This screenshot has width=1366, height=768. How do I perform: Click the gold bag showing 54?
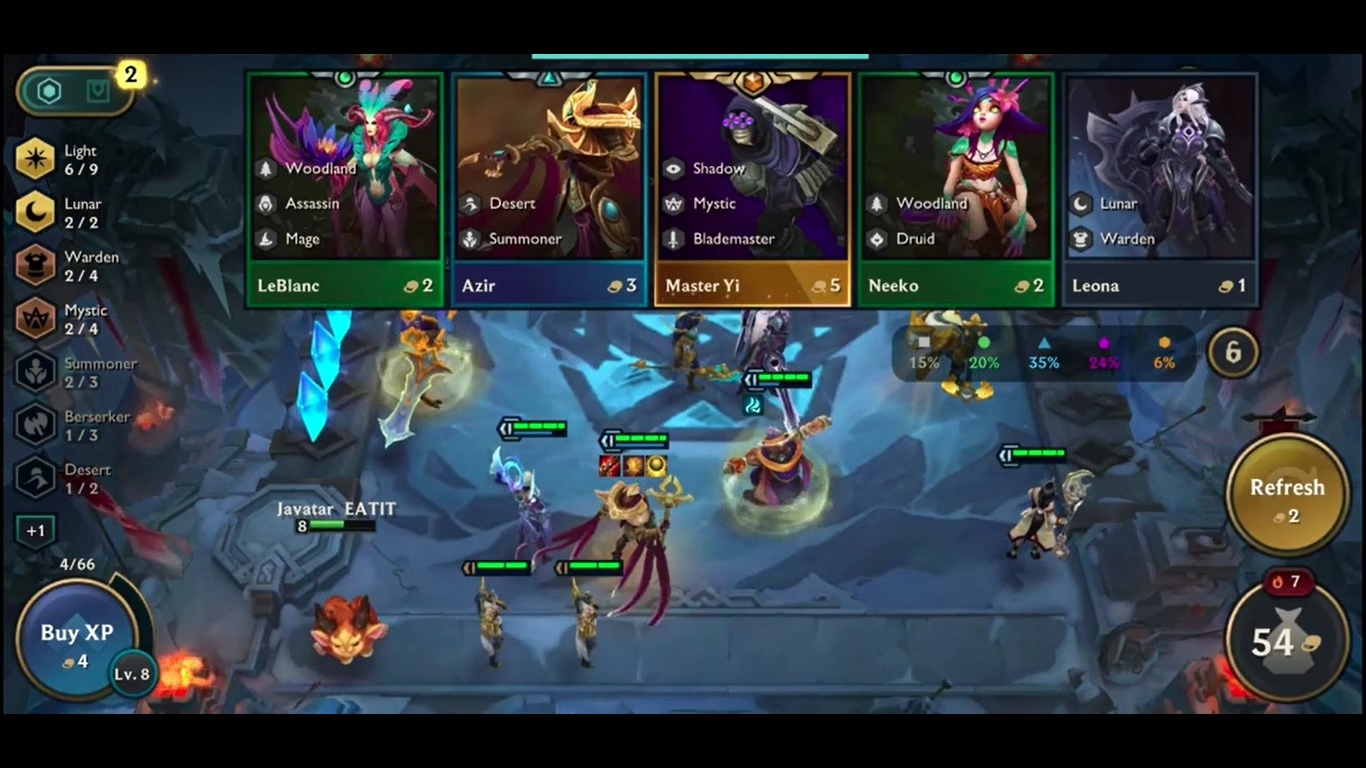(x=1286, y=641)
